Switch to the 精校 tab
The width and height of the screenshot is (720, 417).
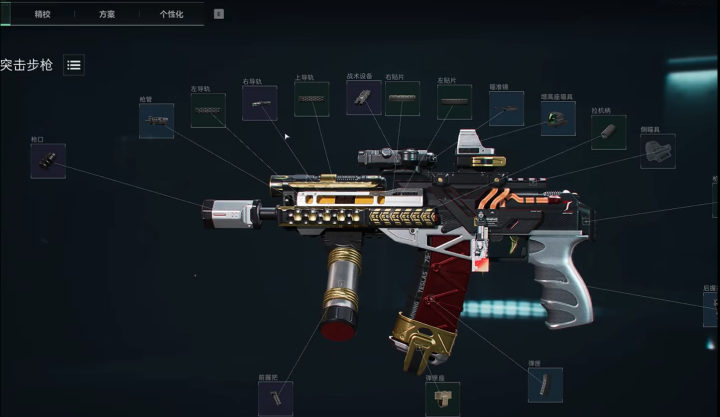[42, 14]
